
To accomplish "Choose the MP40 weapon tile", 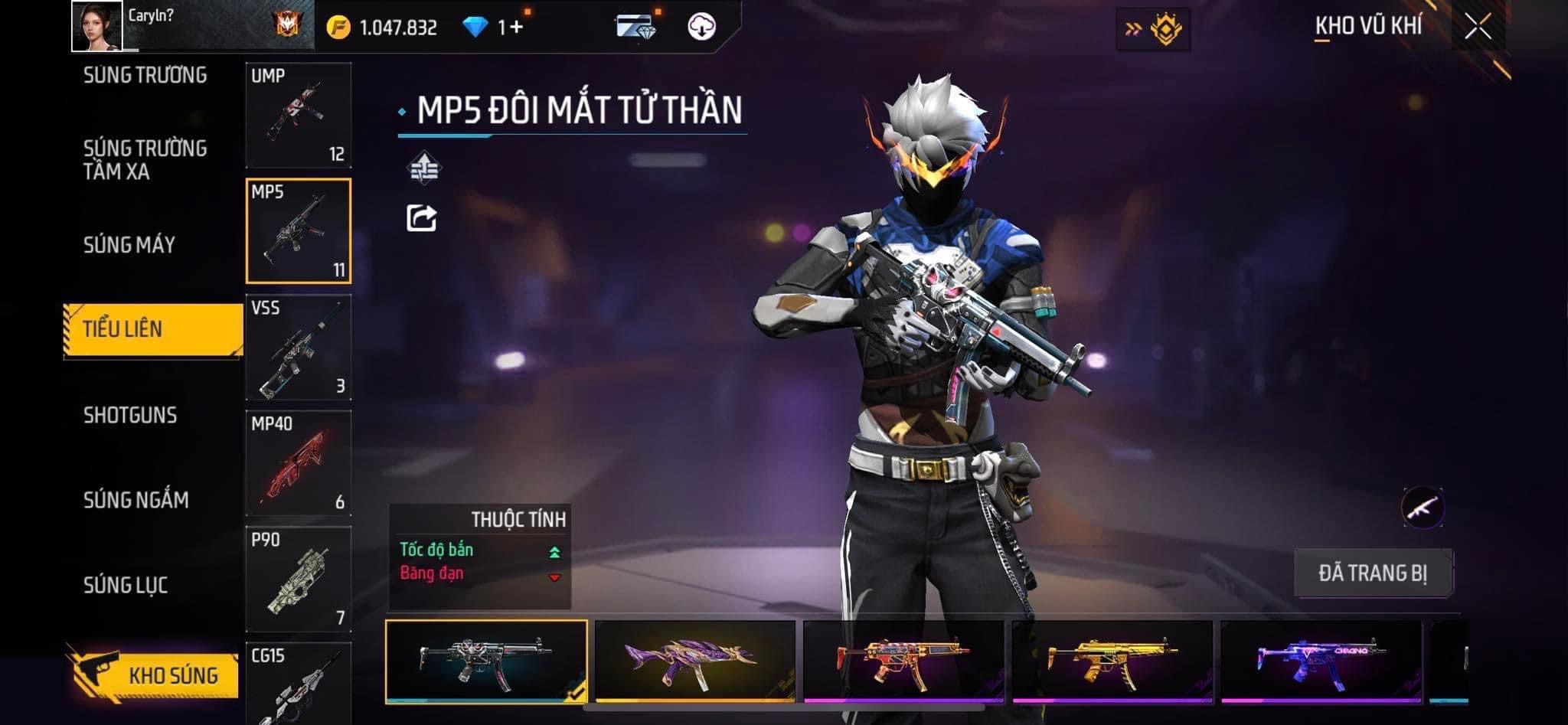I will point(299,463).
